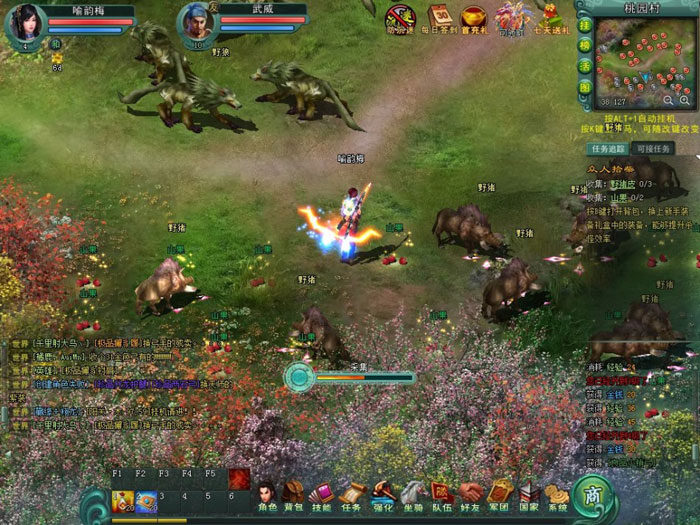Select 武威 target portrait
The height and width of the screenshot is (525, 700).
196,22
